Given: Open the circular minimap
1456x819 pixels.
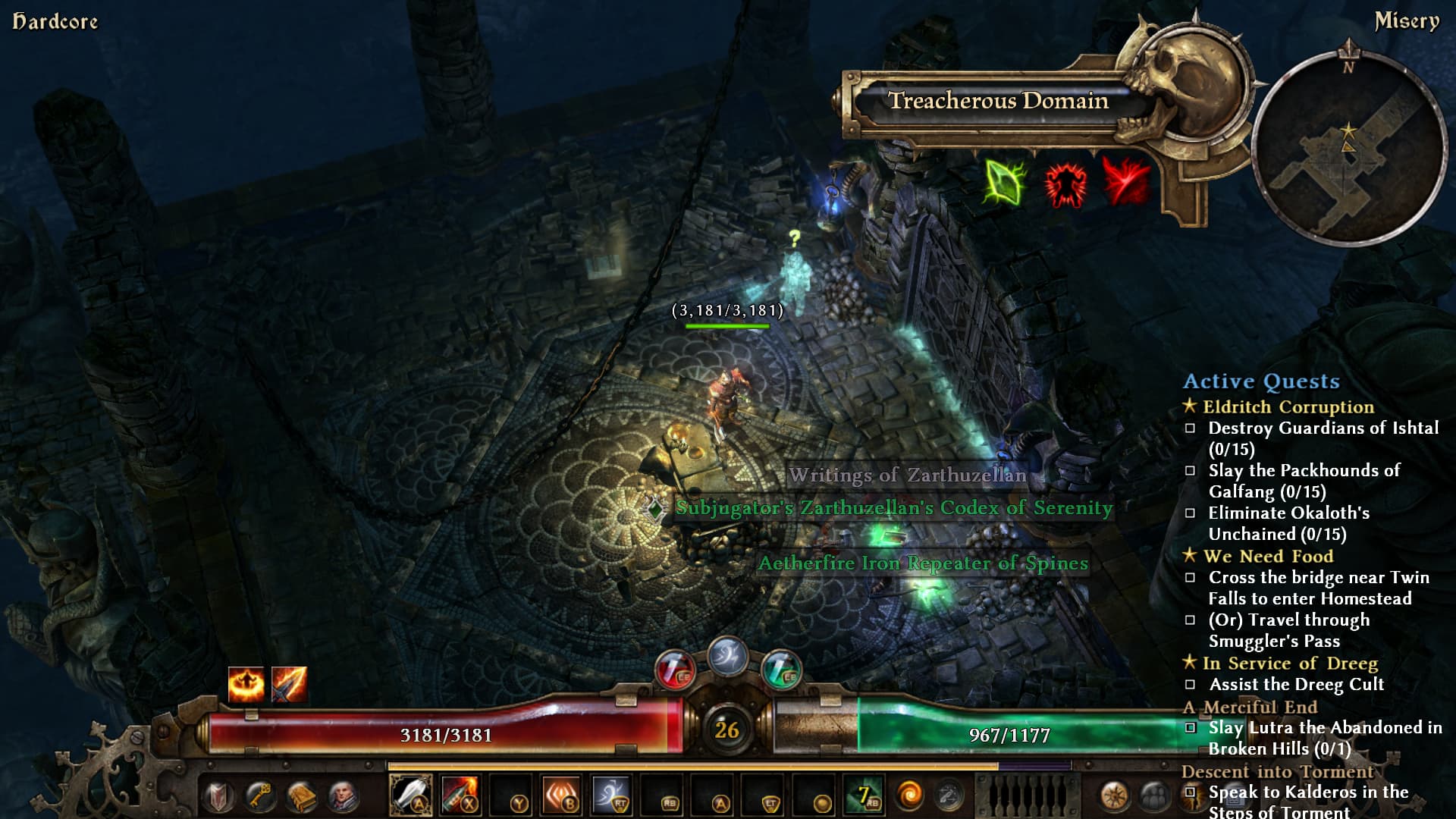Looking at the screenshot, I should pyautogui.click(x=1348, y=149).
